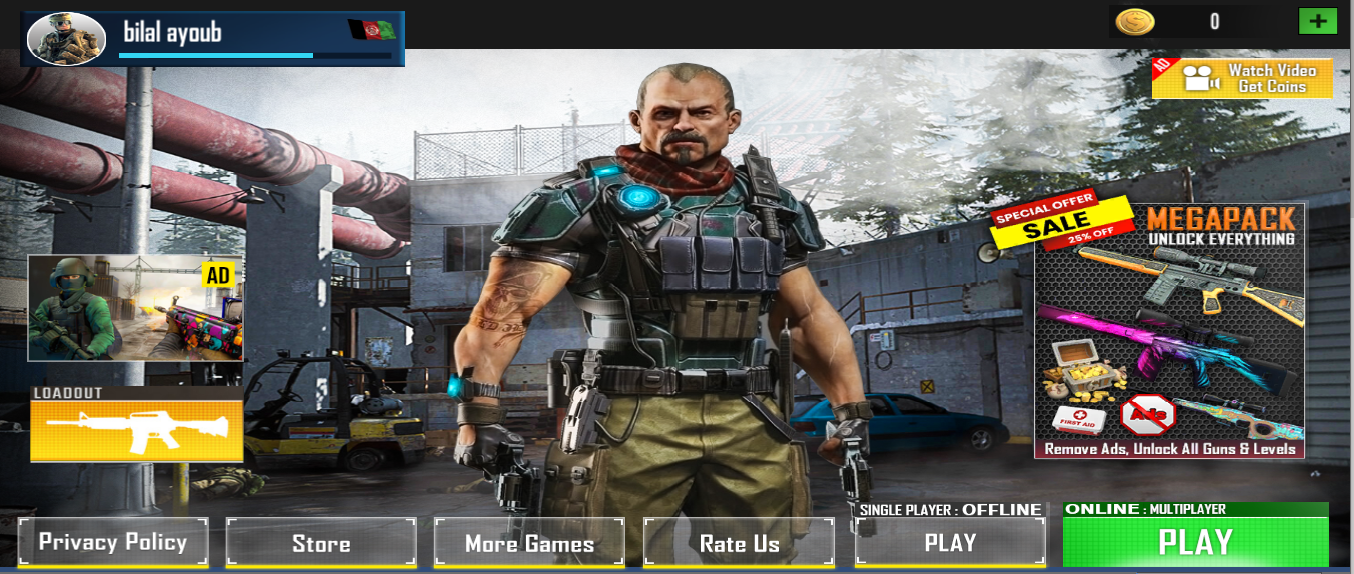Open the Store menu
This screenshot has height=574, width=1354.
(x=321, y=543)
